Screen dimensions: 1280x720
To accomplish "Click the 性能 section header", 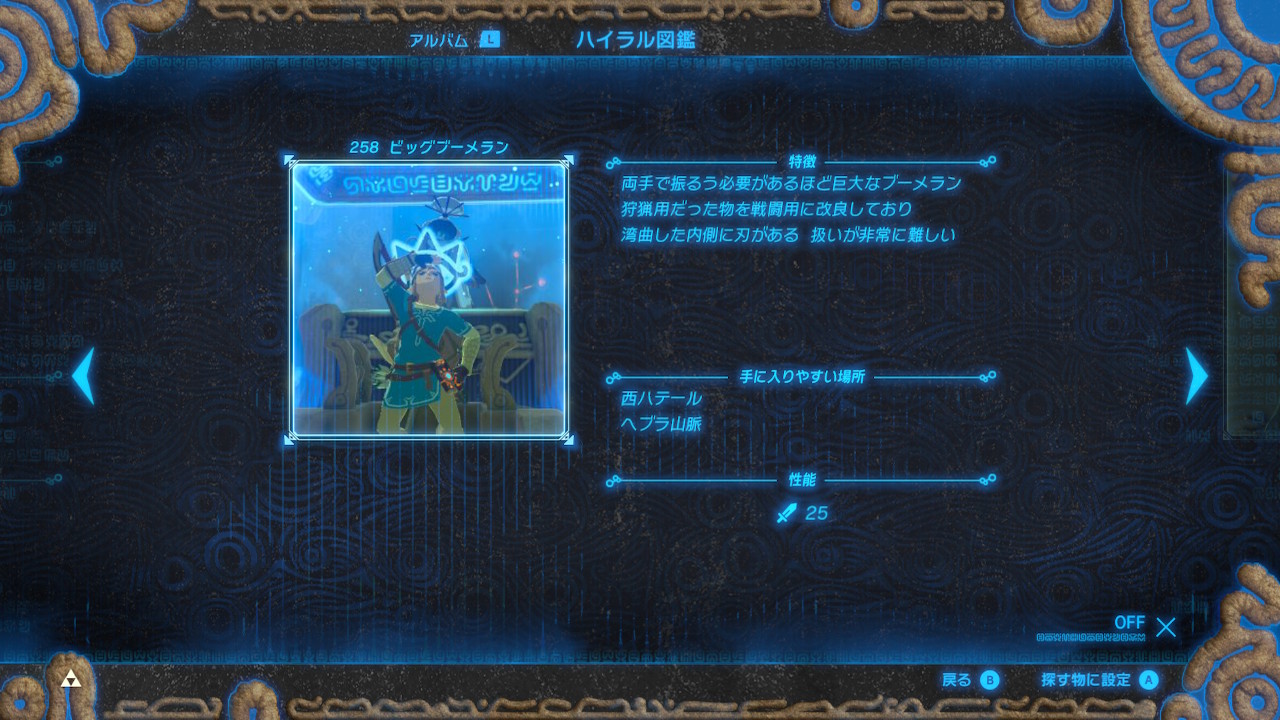I will tap(801, 481).
